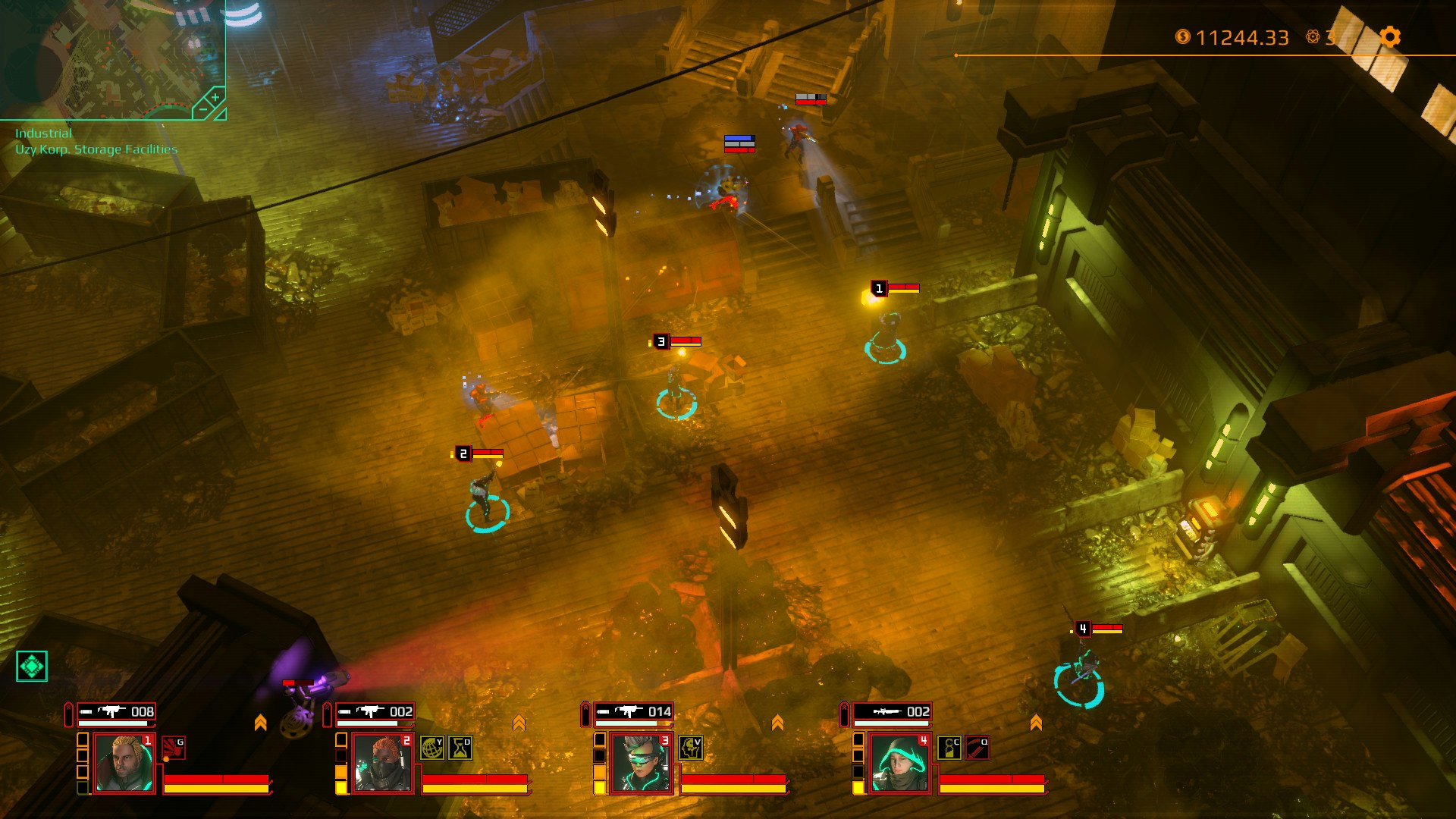
Task: Activate the soldier's G ability icon
Action: 173,747
